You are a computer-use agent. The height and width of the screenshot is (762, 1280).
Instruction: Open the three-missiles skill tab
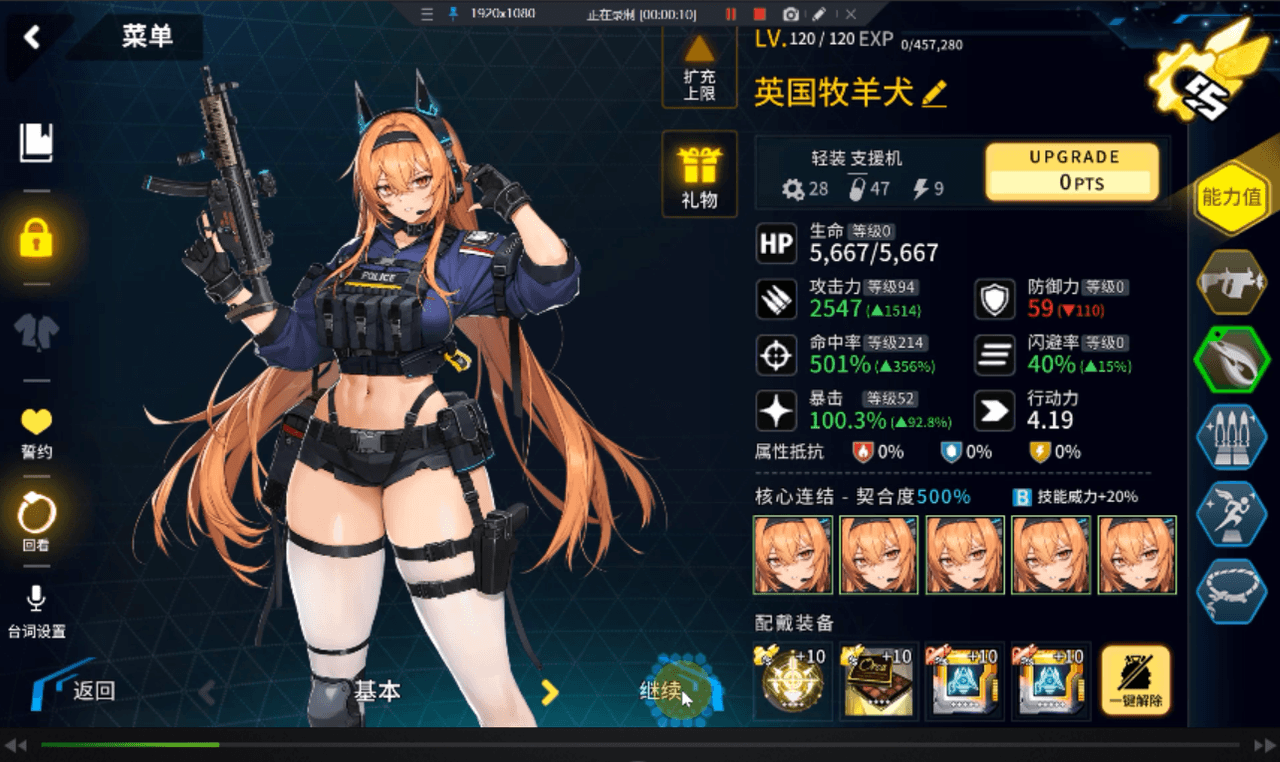[1231, 437]
